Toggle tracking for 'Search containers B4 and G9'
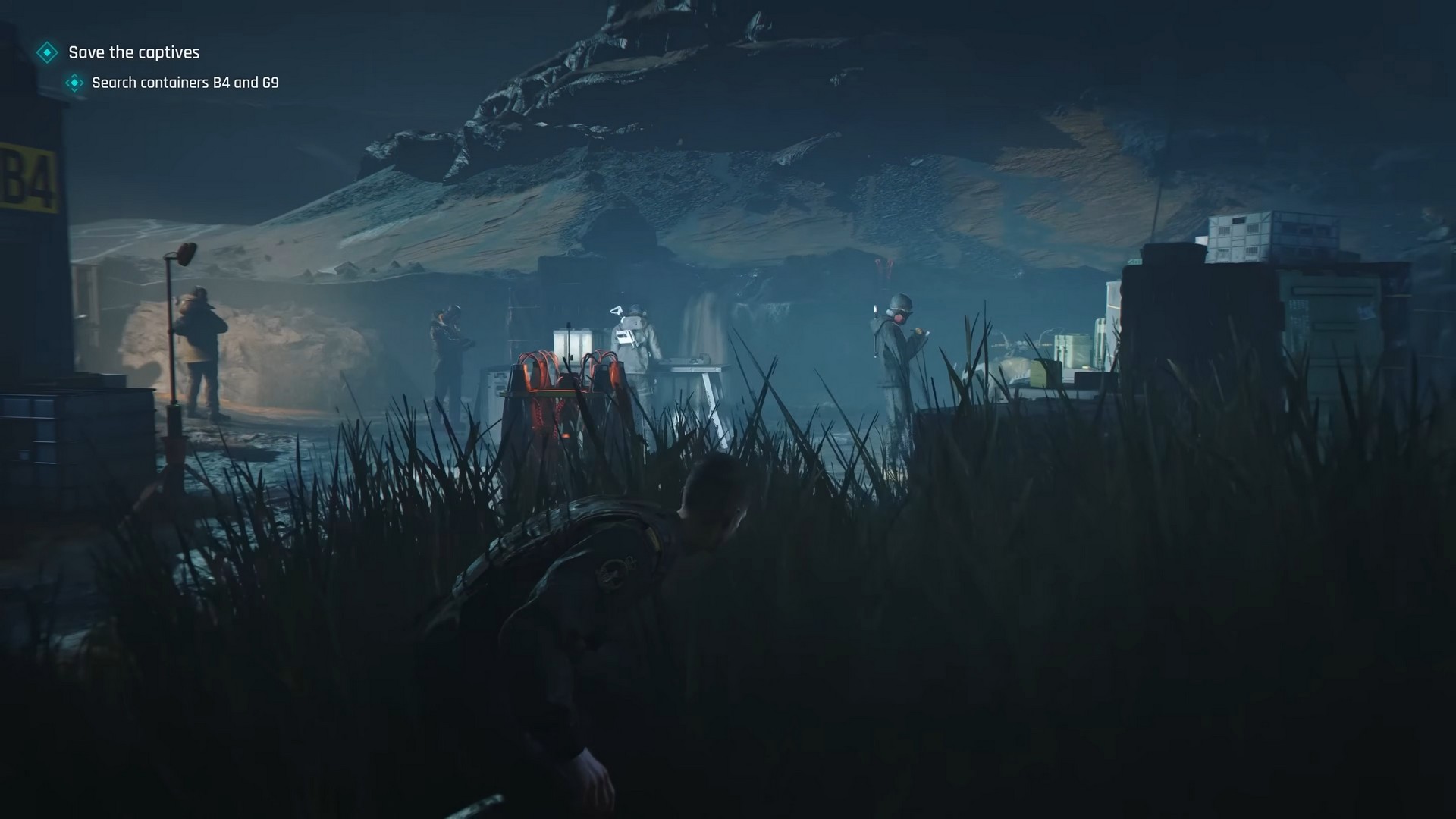1456x819 pixels. pyautogui.click(x=184, y=83)
